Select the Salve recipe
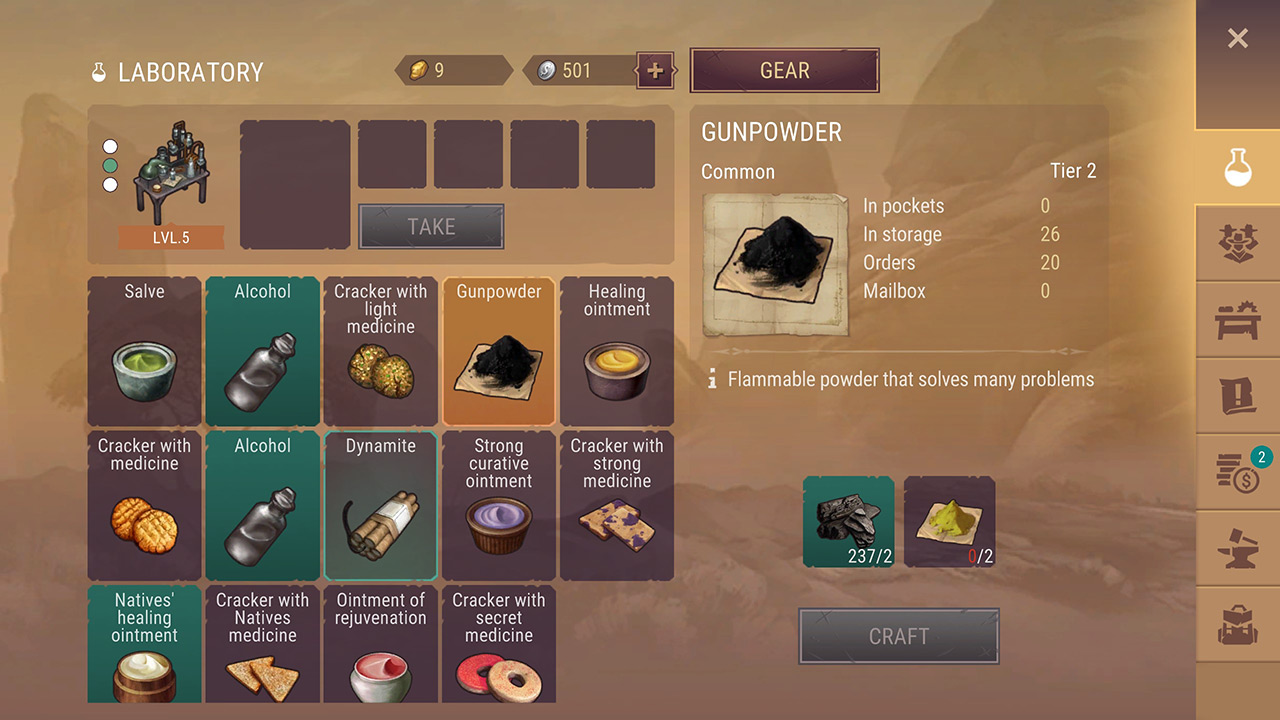Image resolution: width=1280 pixels, height=720 pixels. click(145, 352)
